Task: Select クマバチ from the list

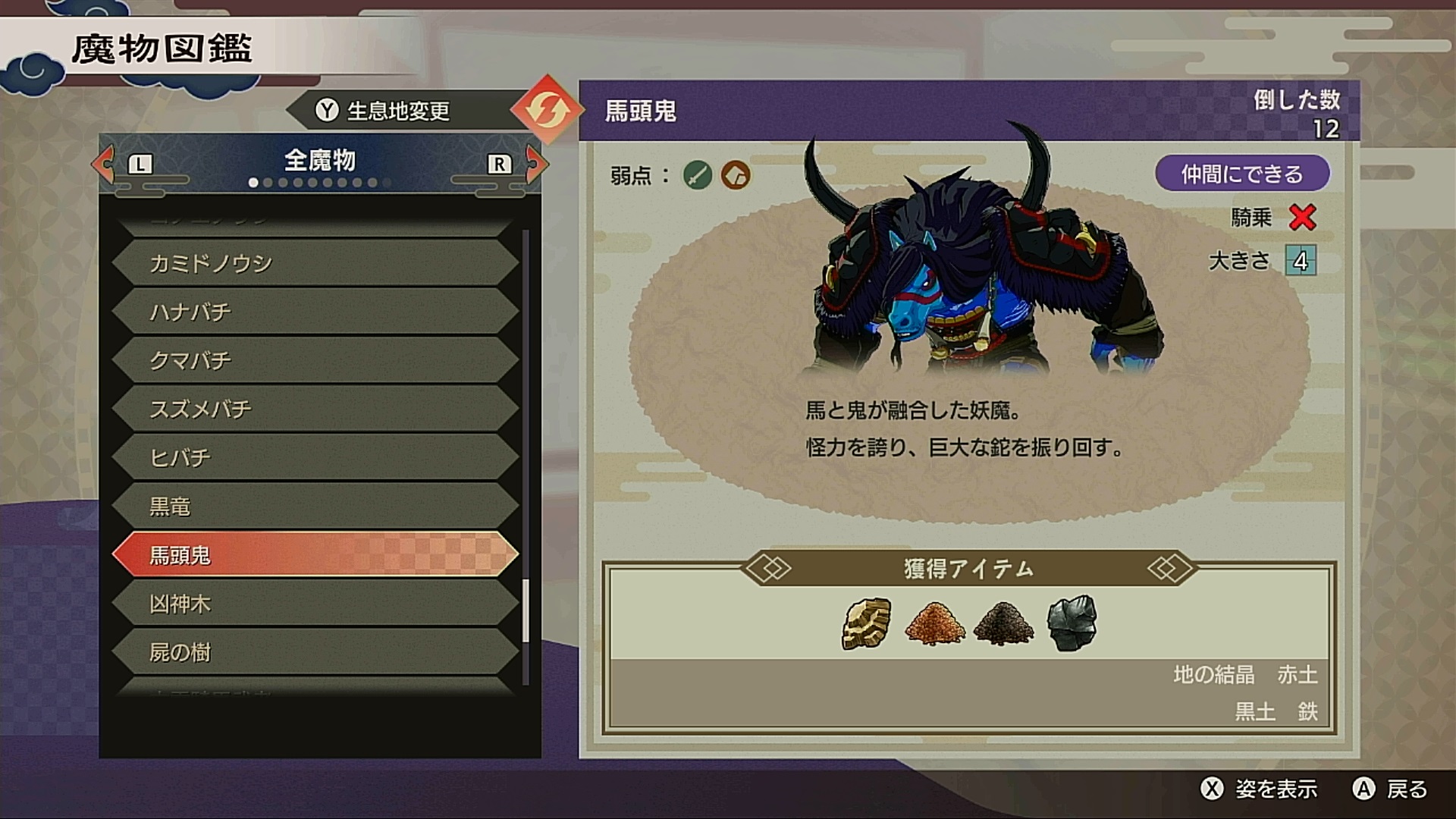Action: point(315,360)
